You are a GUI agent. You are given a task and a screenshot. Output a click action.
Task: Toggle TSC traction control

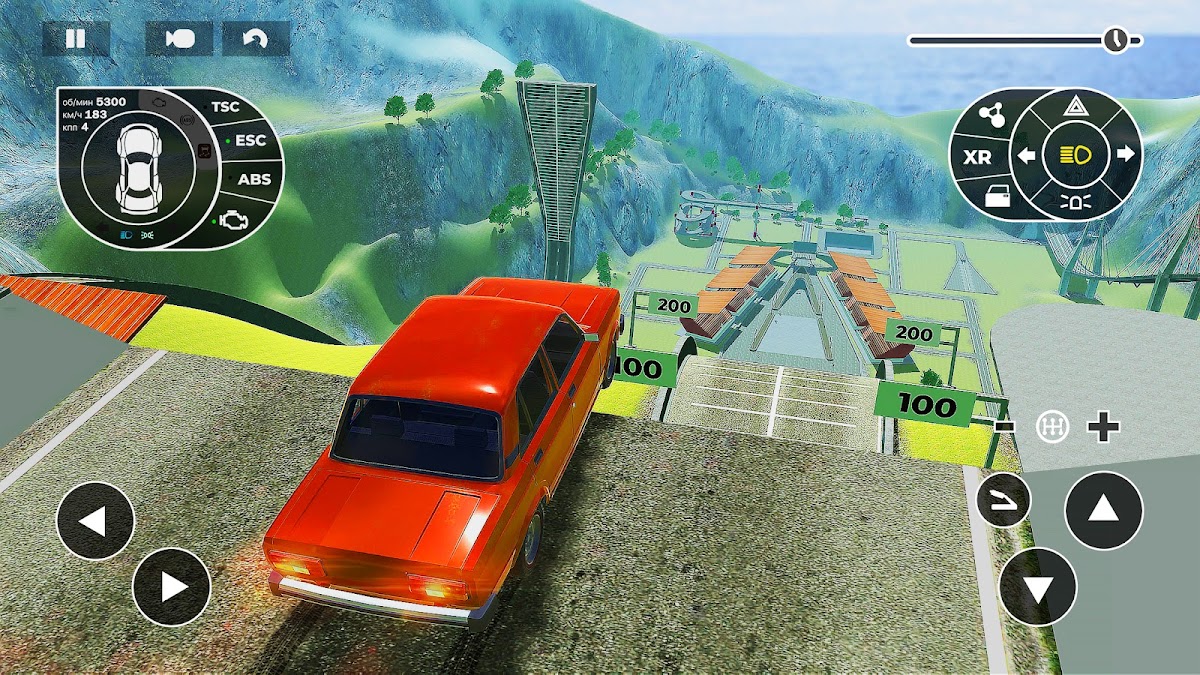tap(224, 106)
